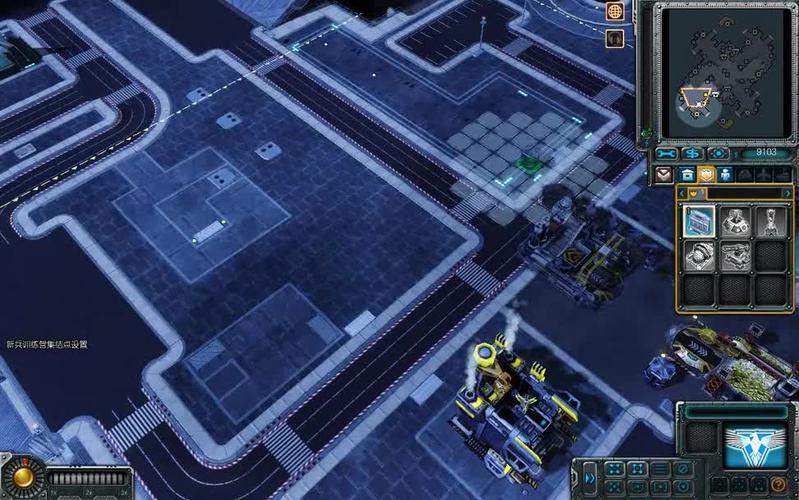Activate the sell dollar-sign button
Image resolution: width=799 pixels, height=500 pixels.
click(x=692, y=154)
